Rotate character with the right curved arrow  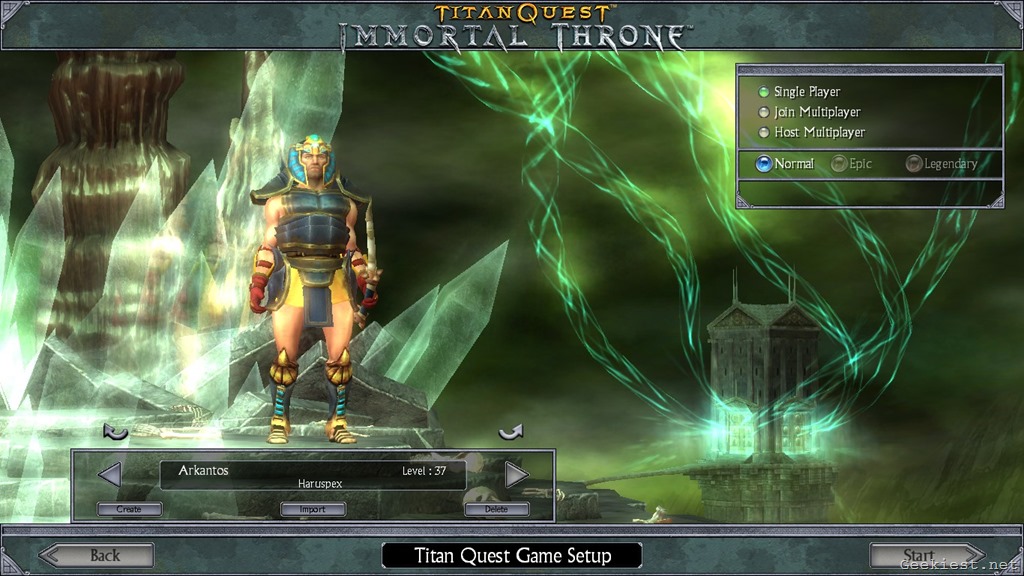point(511,432)
